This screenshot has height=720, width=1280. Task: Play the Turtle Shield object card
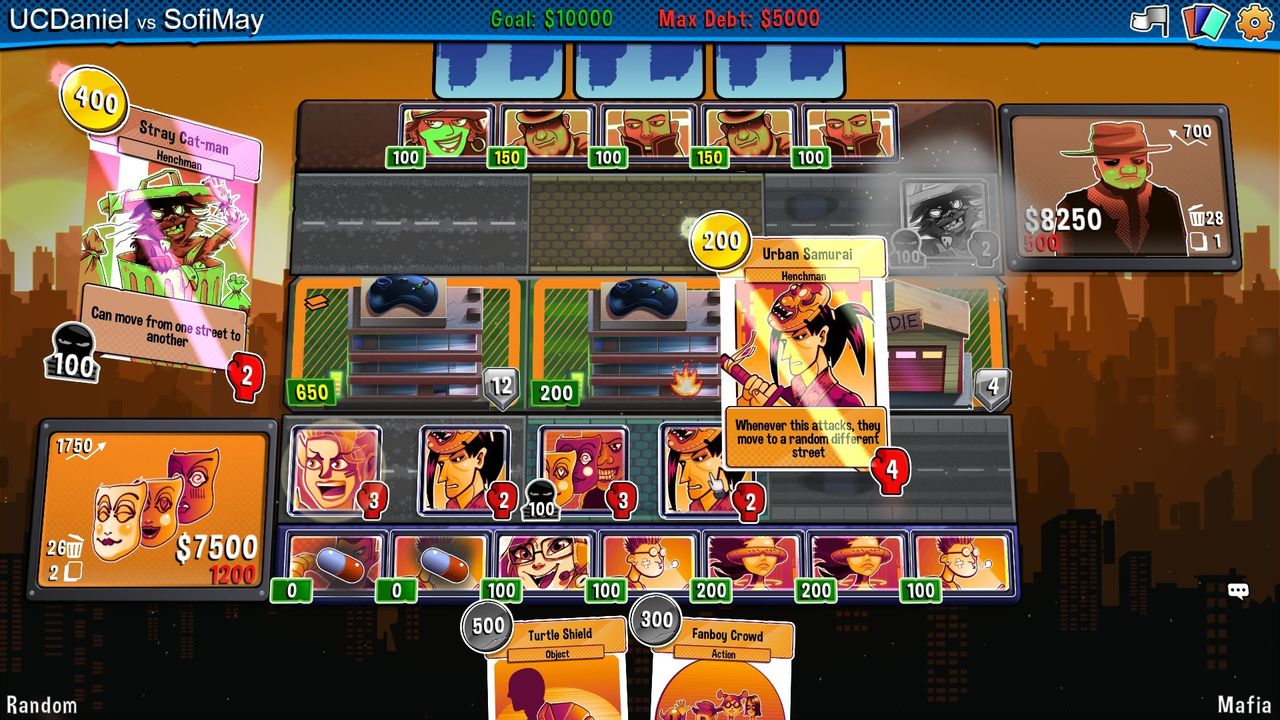[558, 670]
